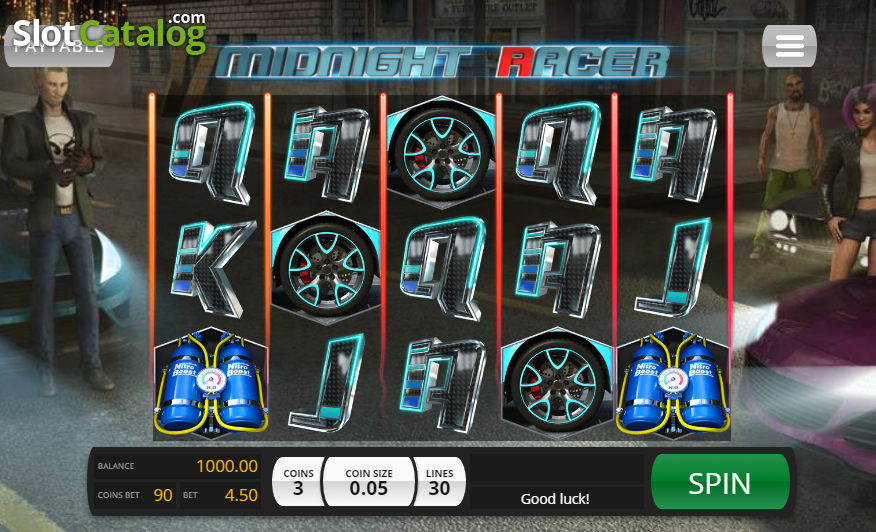The image size is (876, 532).
Task: Hit the green SPIN button
Action: pyautogui.click(x=720, y=482)
